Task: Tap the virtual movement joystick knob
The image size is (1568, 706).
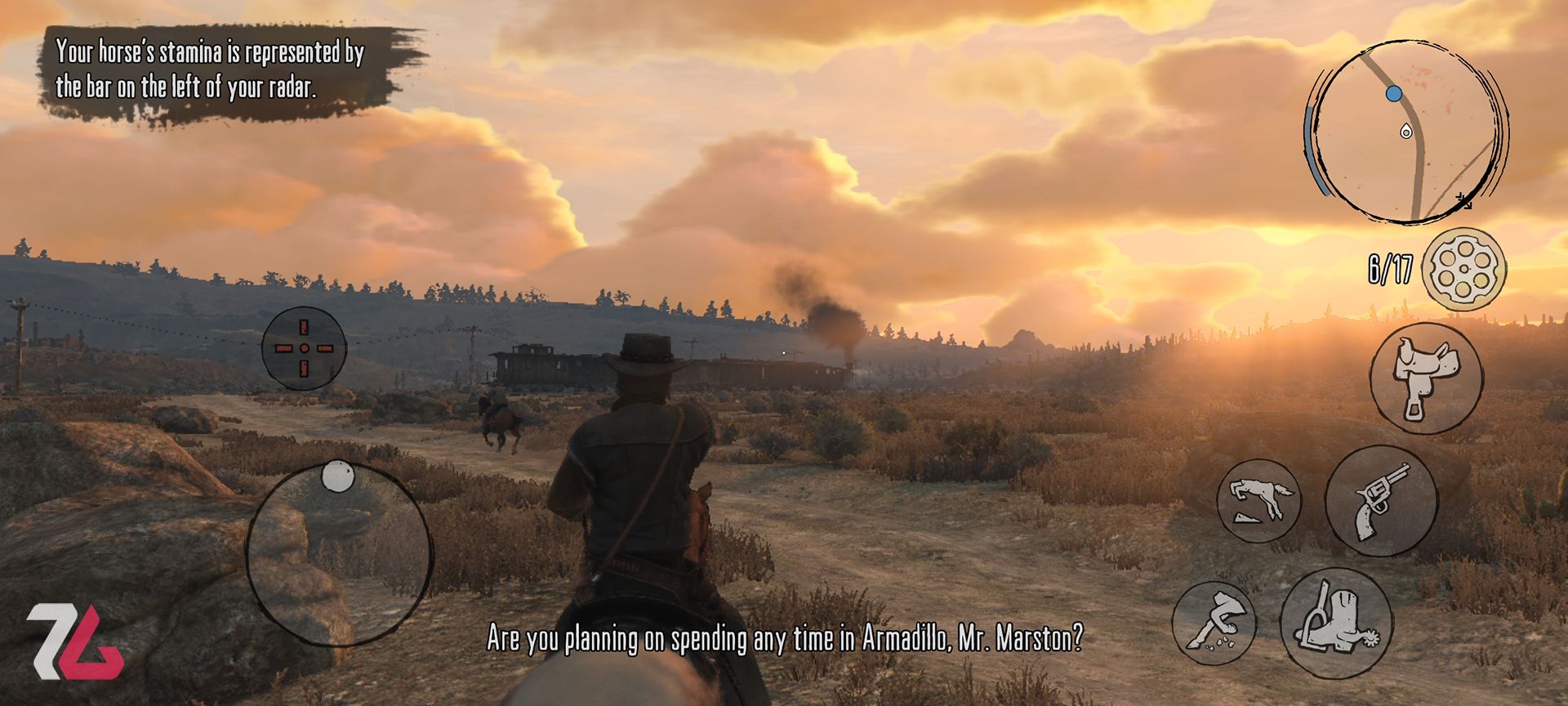Action: tap(336, 476)
